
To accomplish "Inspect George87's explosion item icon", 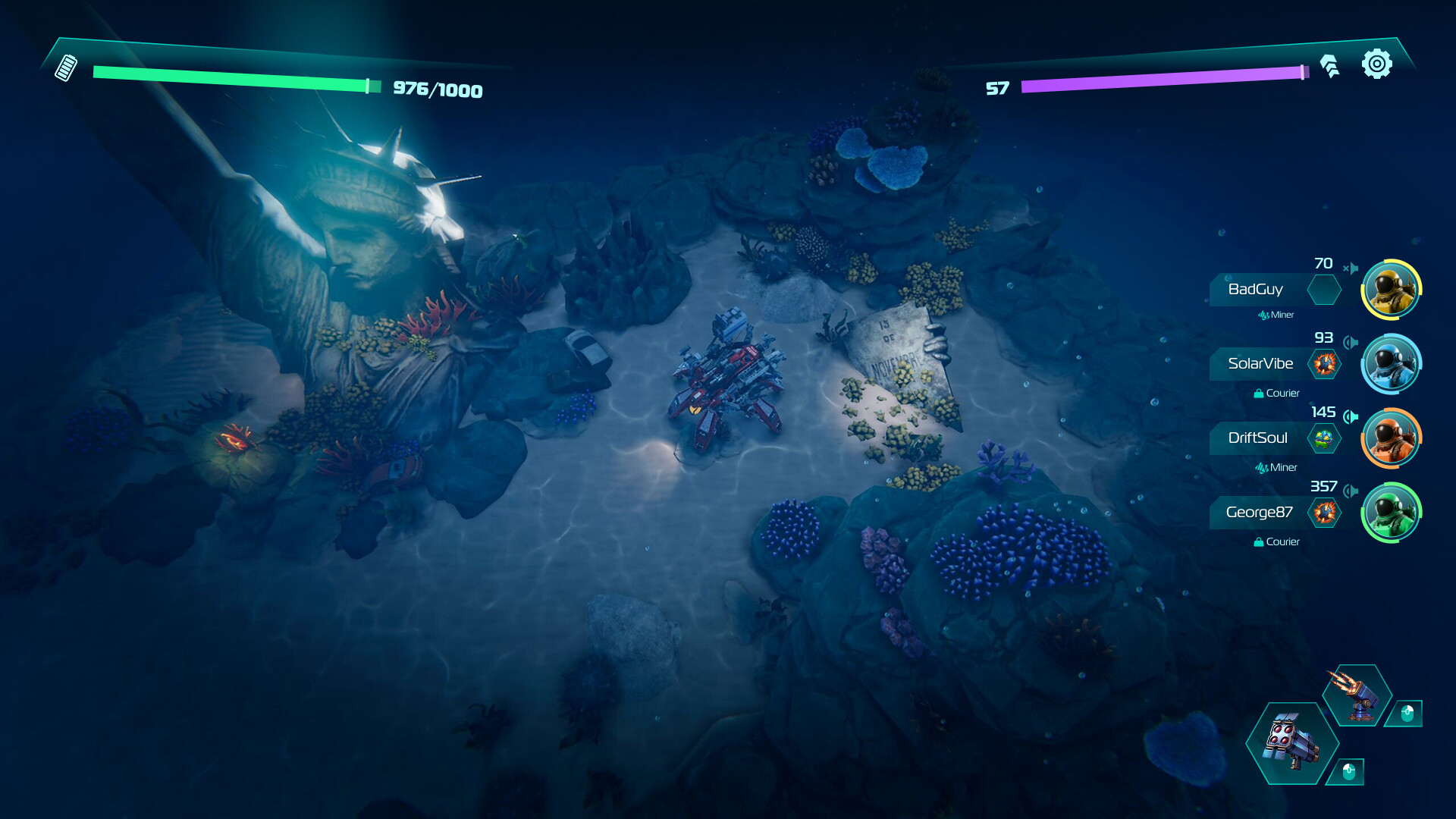I will point(1325,513).
